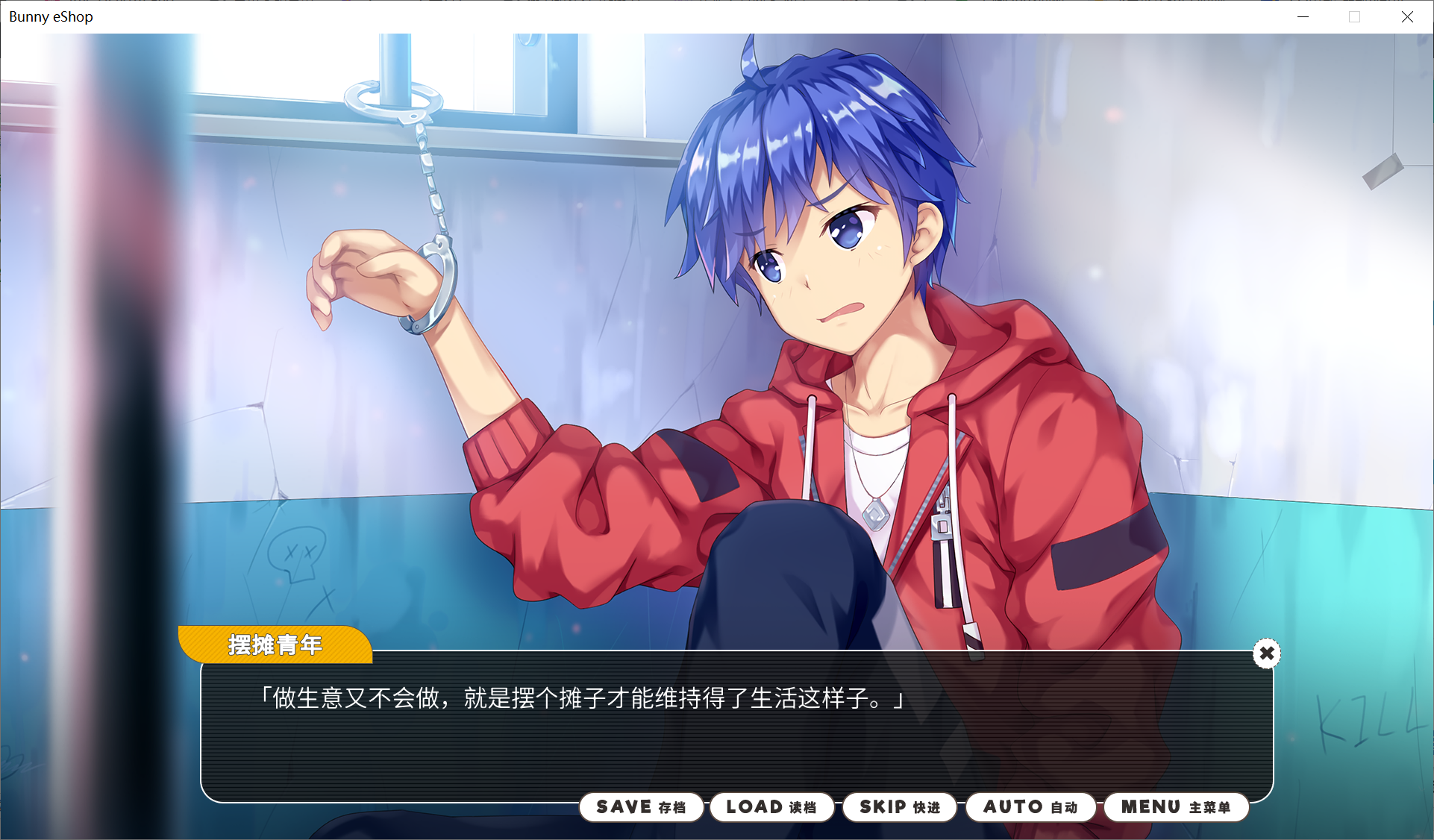
Task: Click the circular cross button above the textbox
Action: pyautogui.click(x=1266, y=653)
